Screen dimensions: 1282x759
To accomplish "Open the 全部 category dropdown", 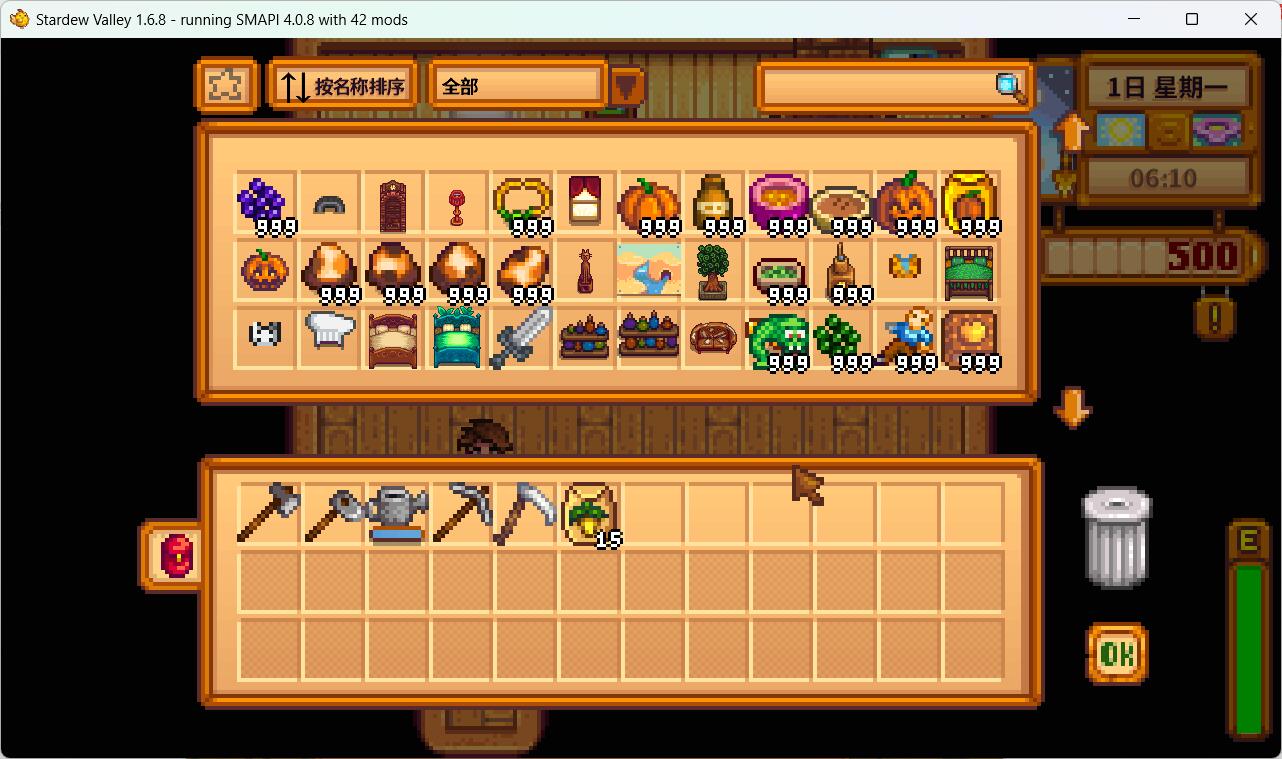I will coord(516,86).
